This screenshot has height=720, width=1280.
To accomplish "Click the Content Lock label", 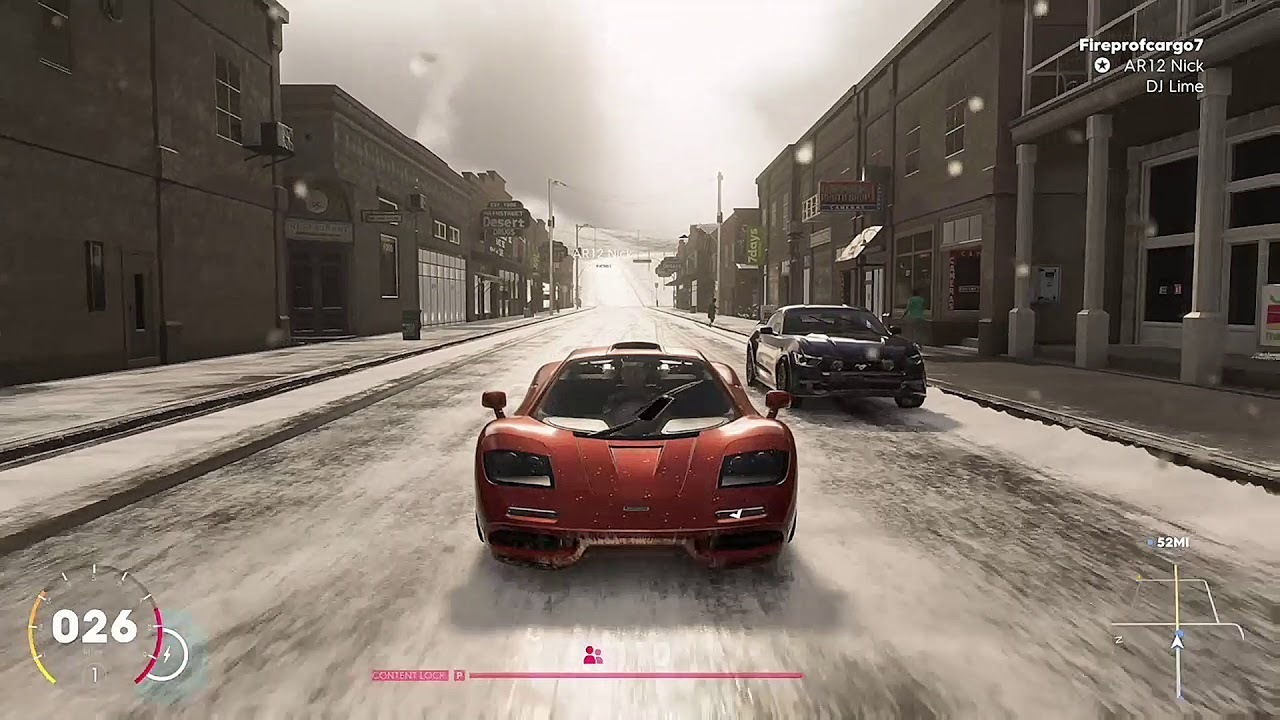I will (410, 676).
